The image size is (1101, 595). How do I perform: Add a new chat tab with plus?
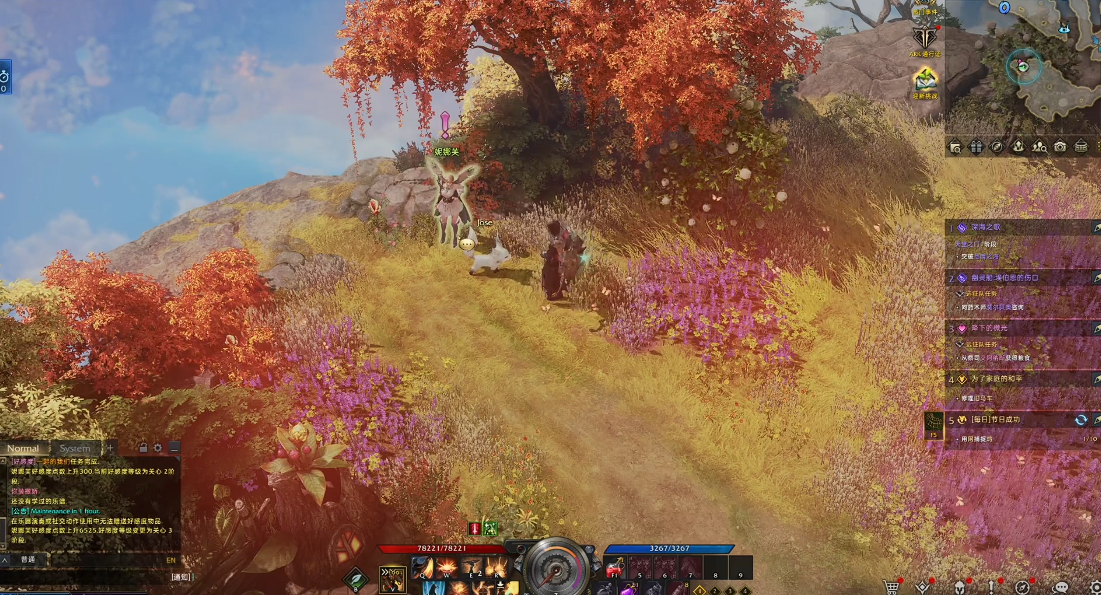click(111, 447)
